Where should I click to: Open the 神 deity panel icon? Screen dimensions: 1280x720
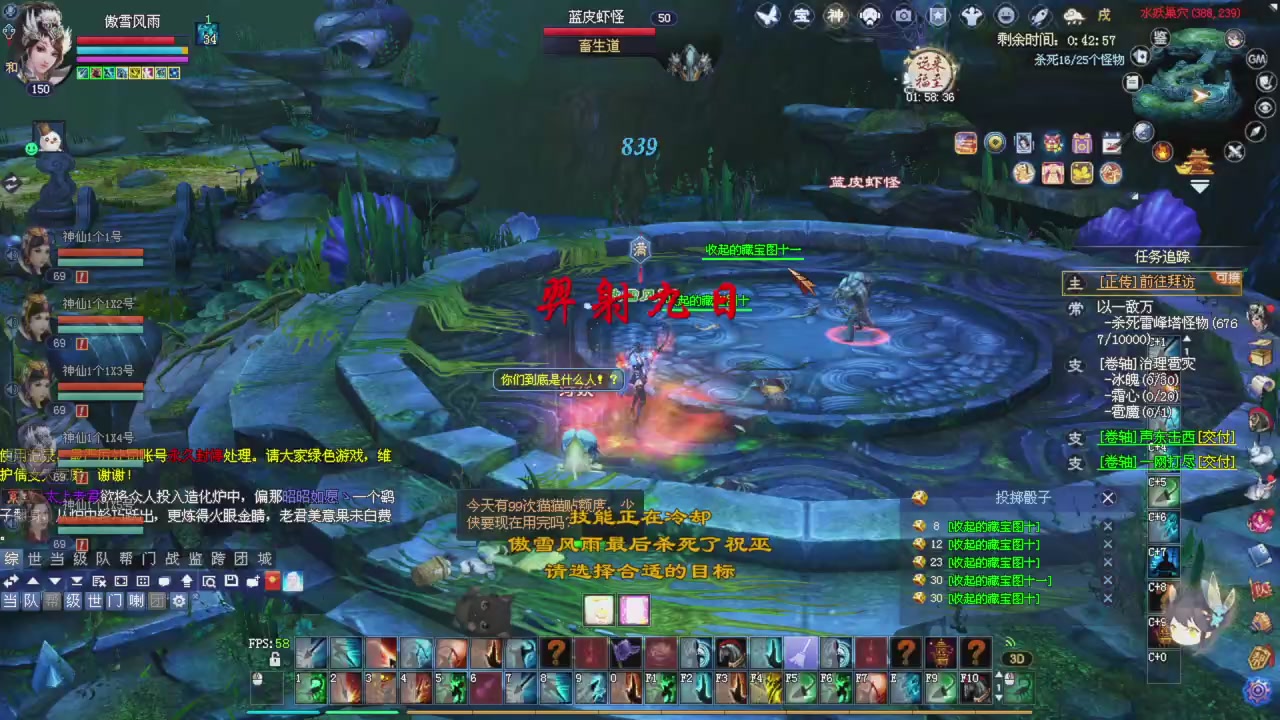click(835, 15)
